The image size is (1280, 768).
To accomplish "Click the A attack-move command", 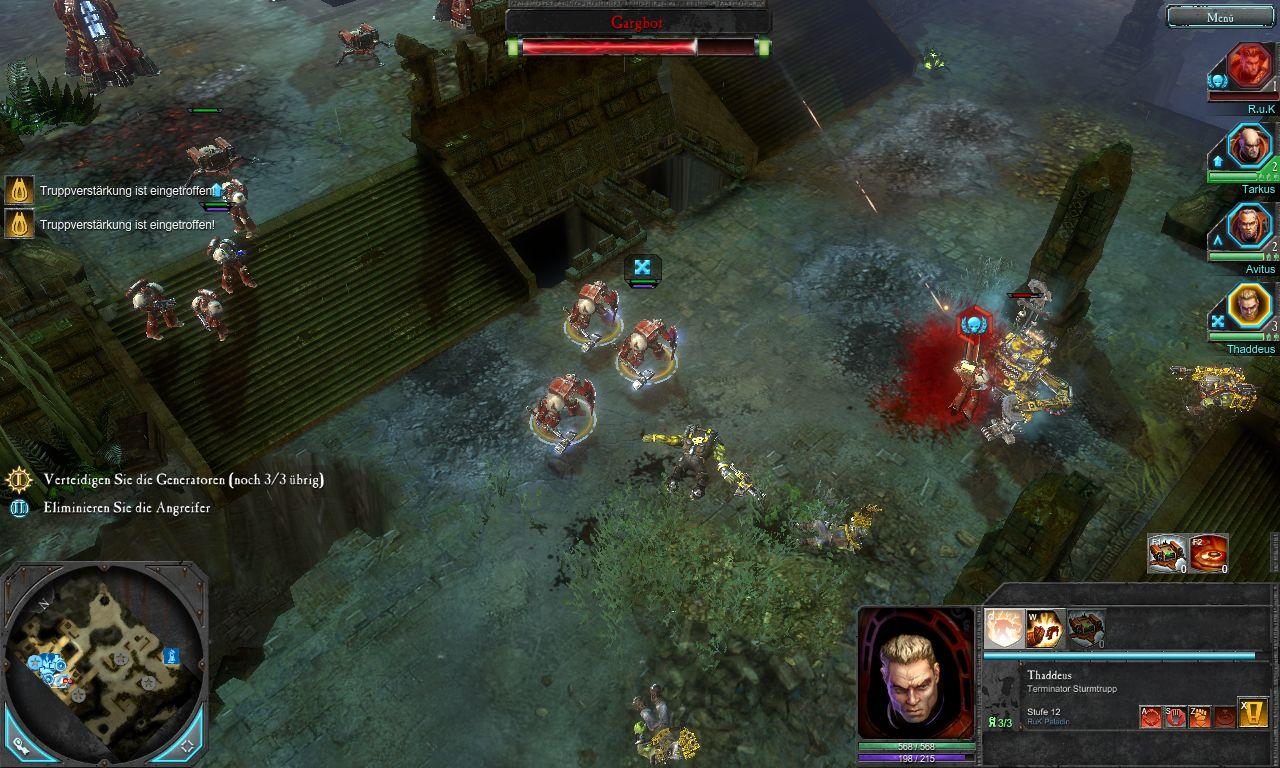I will (x=1152, y=716).
